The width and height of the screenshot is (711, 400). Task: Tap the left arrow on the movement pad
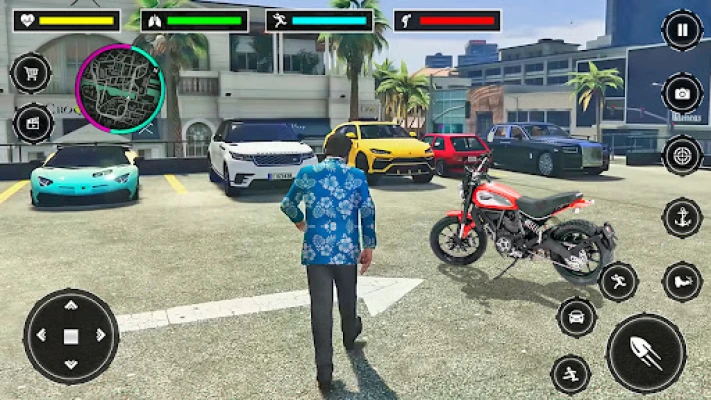coord(40,337)
